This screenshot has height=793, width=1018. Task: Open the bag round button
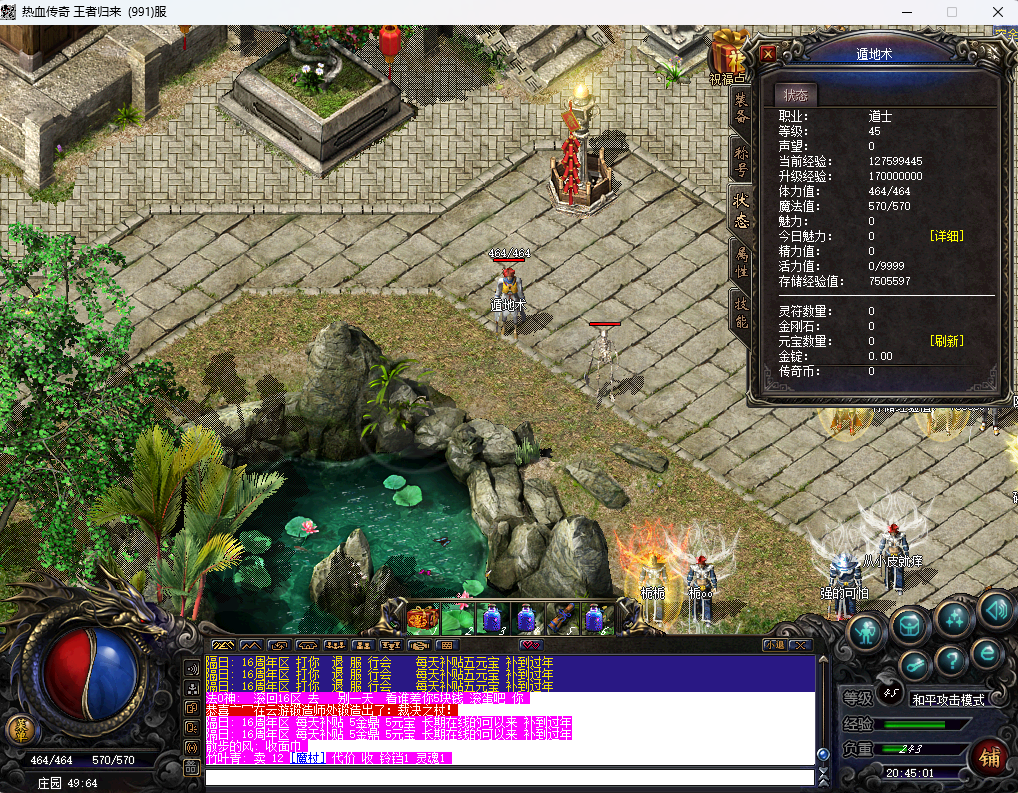(x=911, y=624)
